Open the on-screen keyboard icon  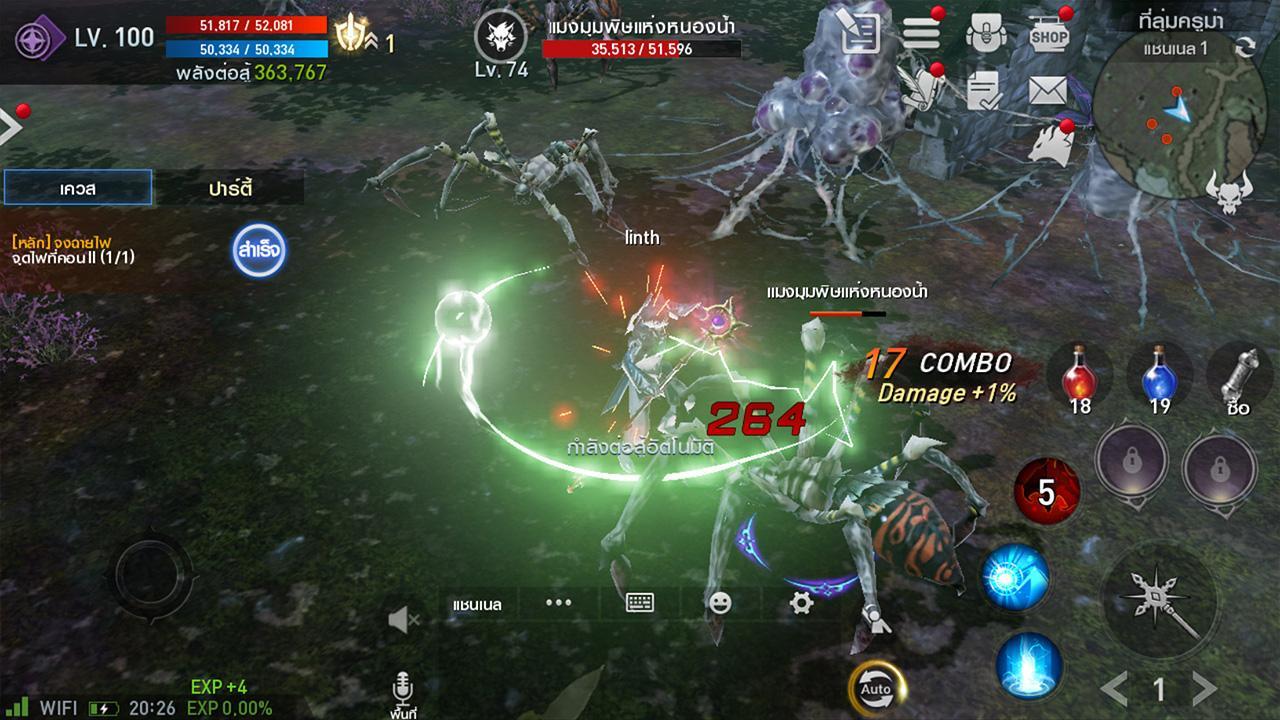(638, 603)
